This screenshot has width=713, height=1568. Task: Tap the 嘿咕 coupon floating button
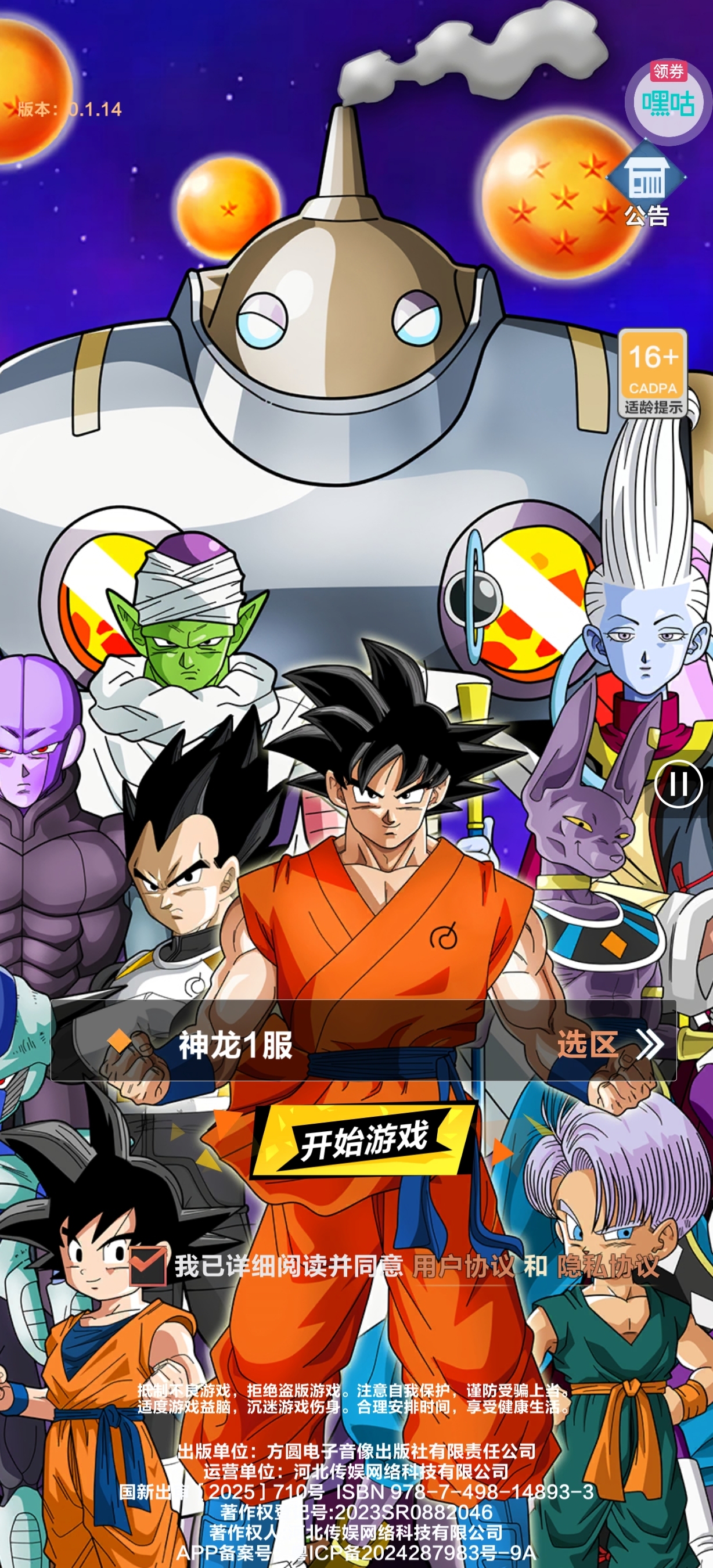668,100
